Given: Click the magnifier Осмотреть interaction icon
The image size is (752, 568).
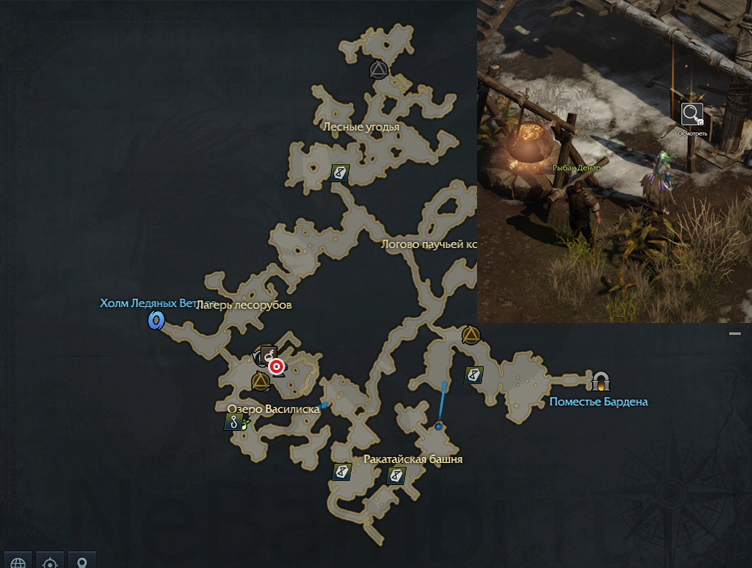Looking at the screenshot, I should pos(691,115).
